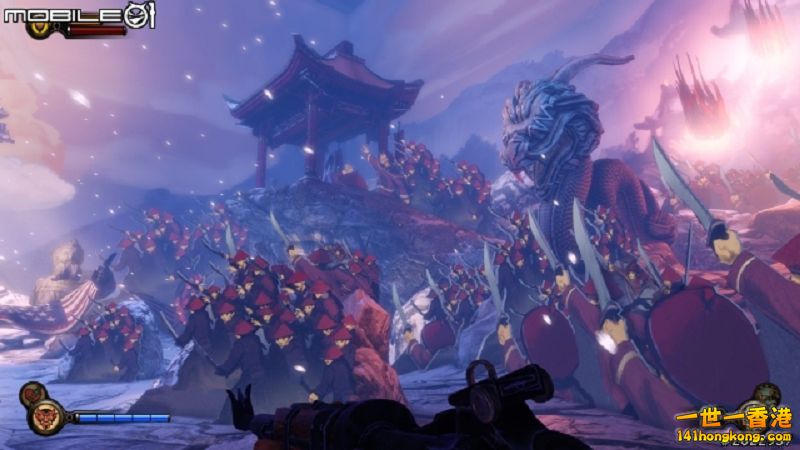
Task: Select the active demon-face vigor icon
Action: [46, 415]
